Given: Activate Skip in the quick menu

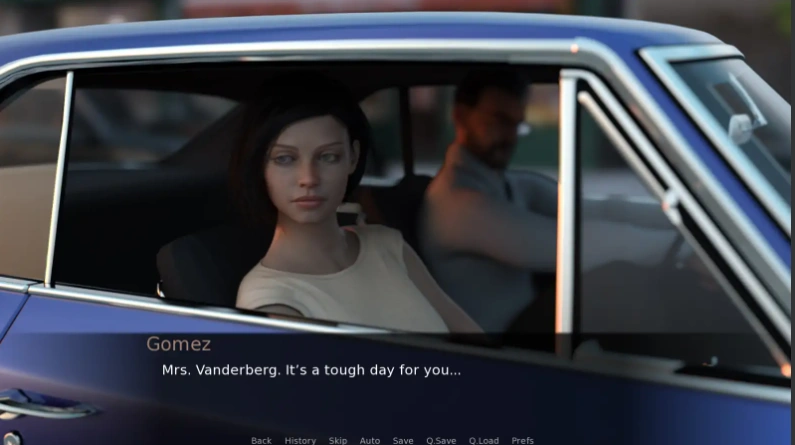Looking at the screenshot, I should (x=338, y=440).
